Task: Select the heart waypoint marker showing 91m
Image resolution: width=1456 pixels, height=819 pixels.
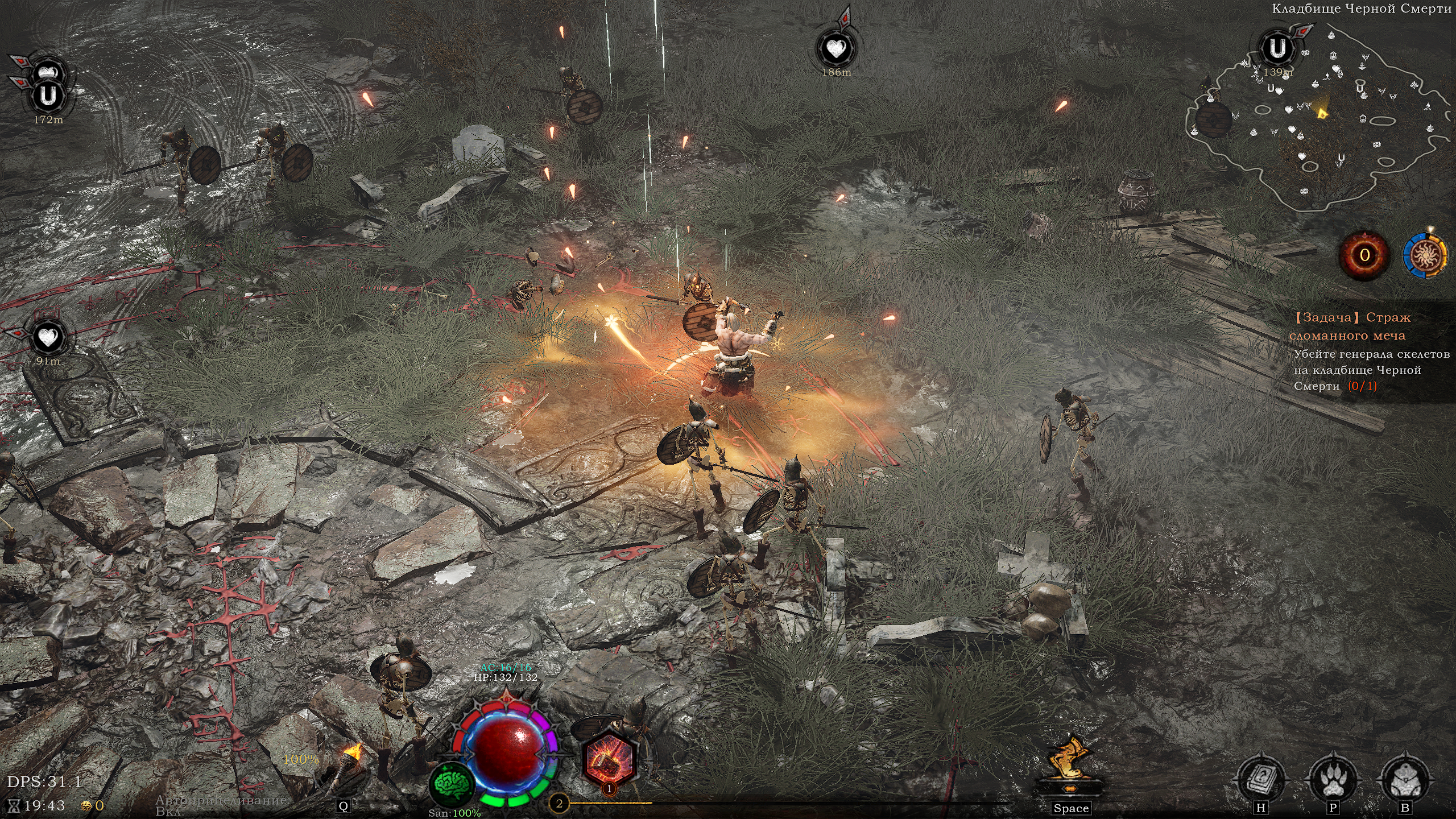Action: (x=48, y=338)
